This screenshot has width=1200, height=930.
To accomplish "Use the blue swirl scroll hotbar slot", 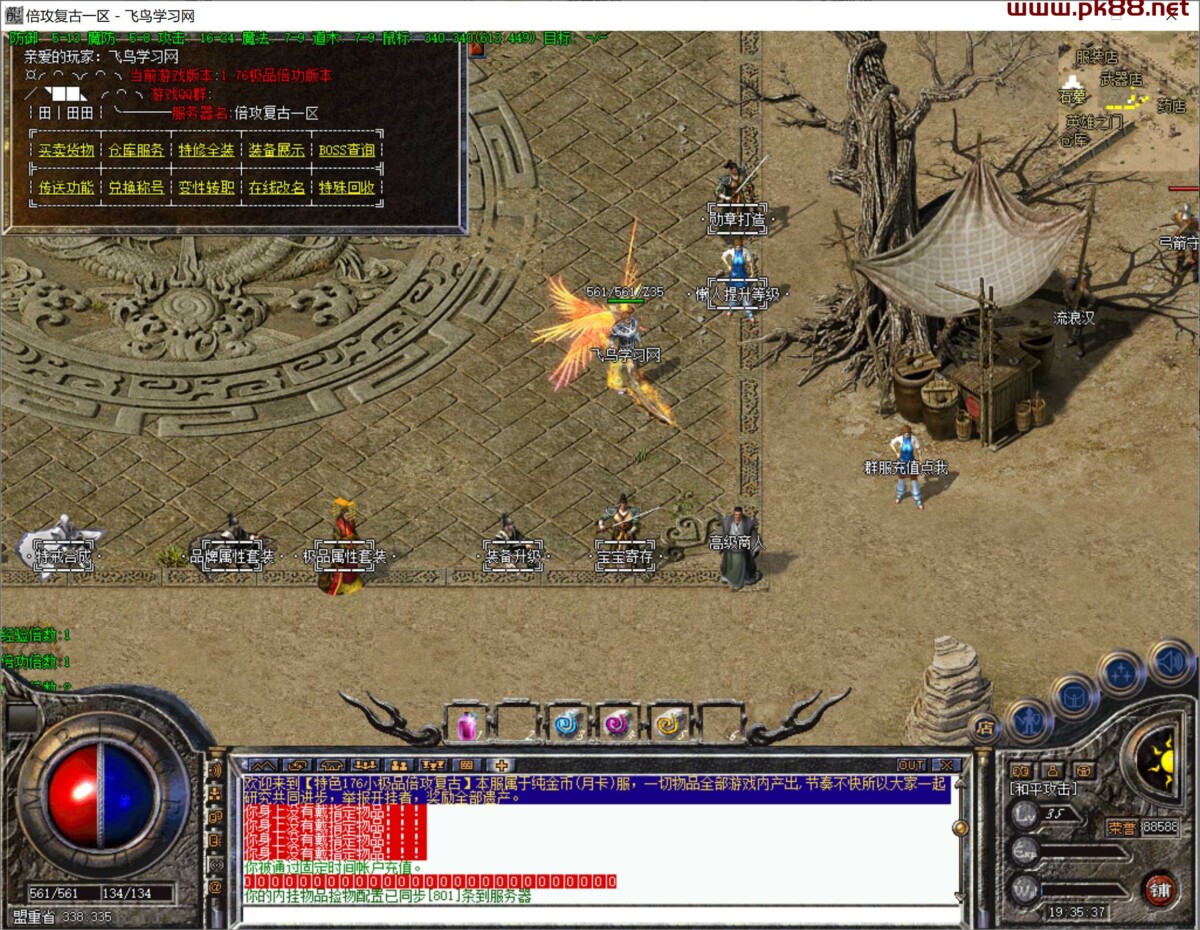I will point(569,723).
